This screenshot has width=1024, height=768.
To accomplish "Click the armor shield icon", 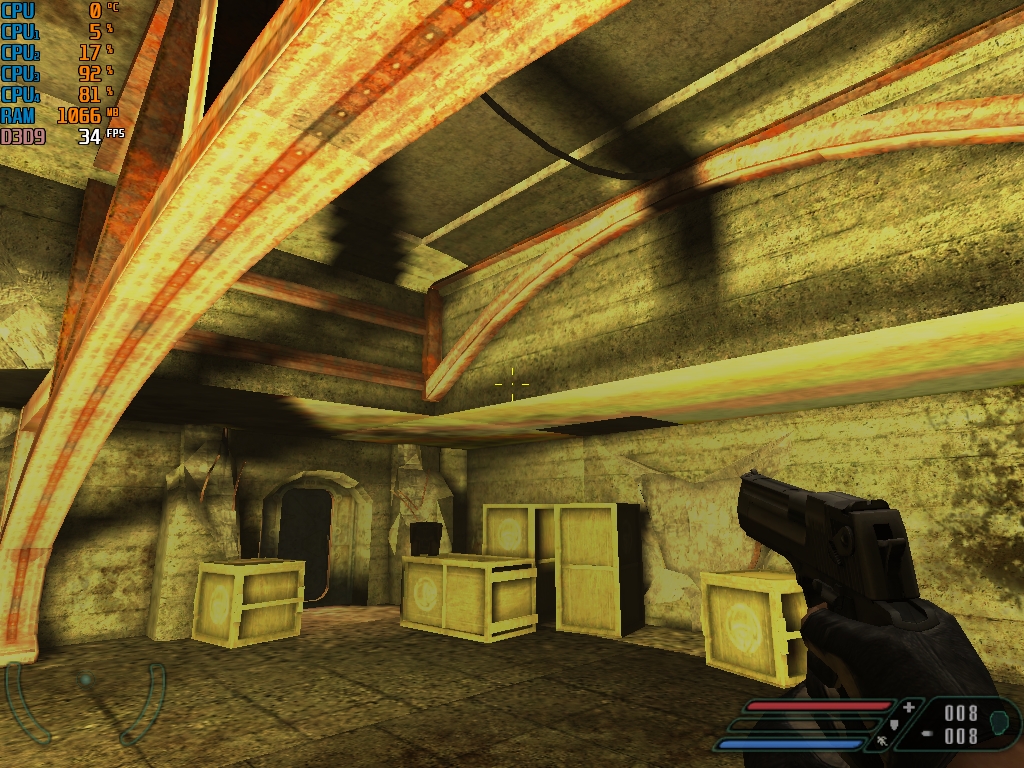I will [894, 725].
